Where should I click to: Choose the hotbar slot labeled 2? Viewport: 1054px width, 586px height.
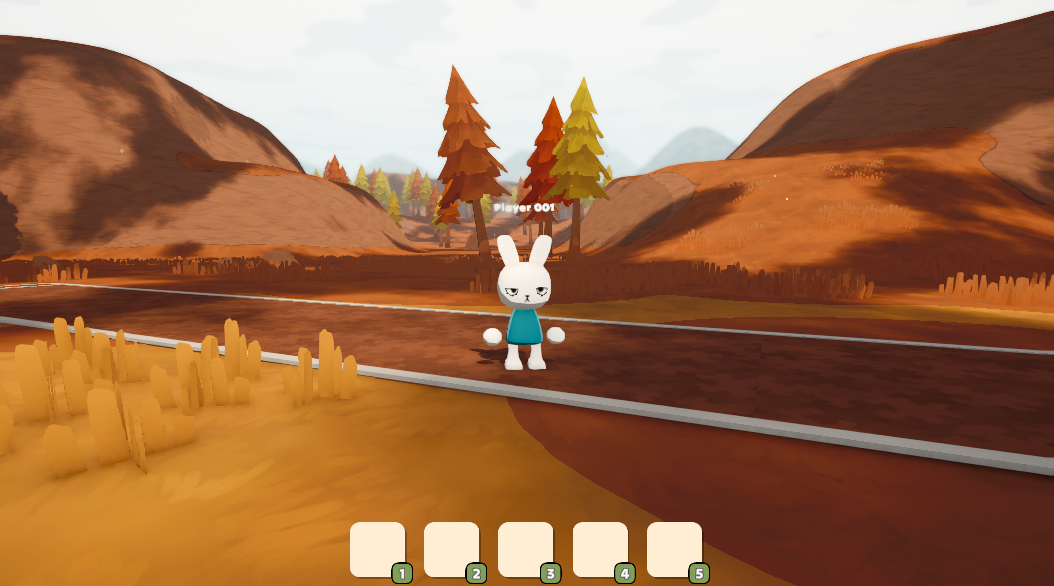click(x=451, y=549)
